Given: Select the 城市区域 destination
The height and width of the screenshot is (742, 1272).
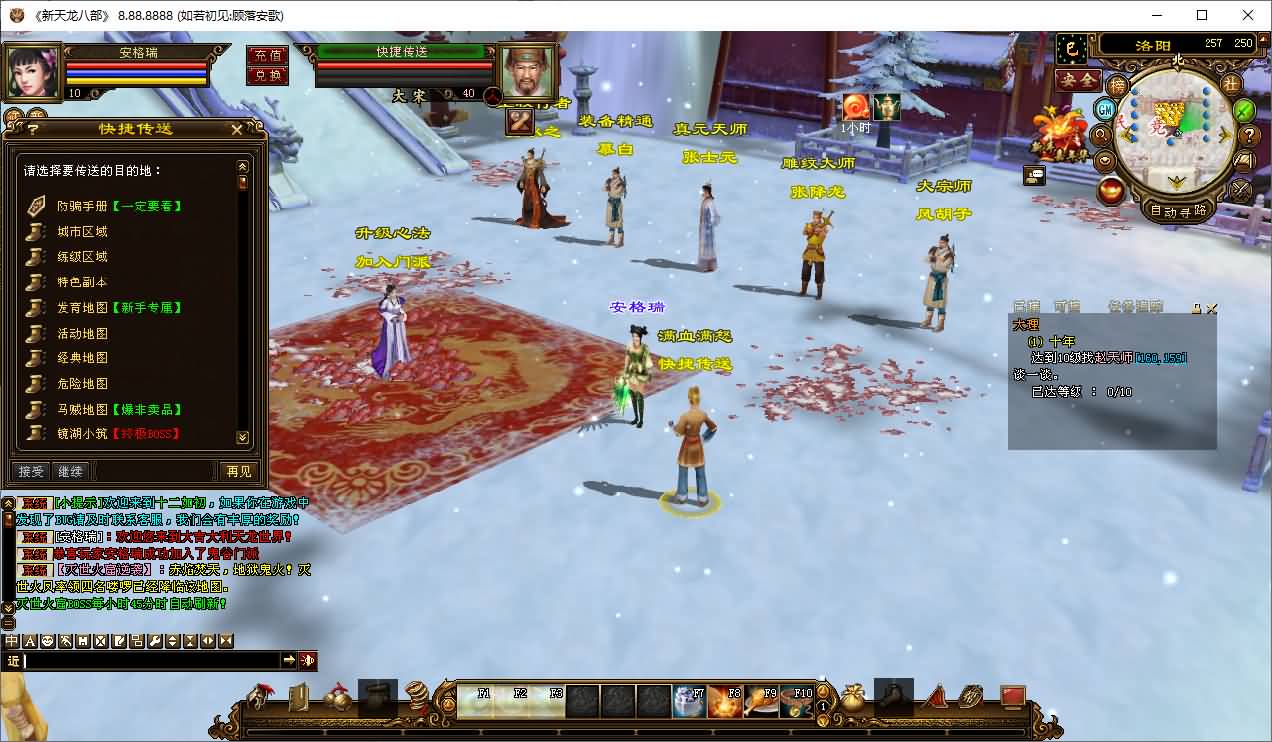Looking at the screenshot, I should [82, 231].
